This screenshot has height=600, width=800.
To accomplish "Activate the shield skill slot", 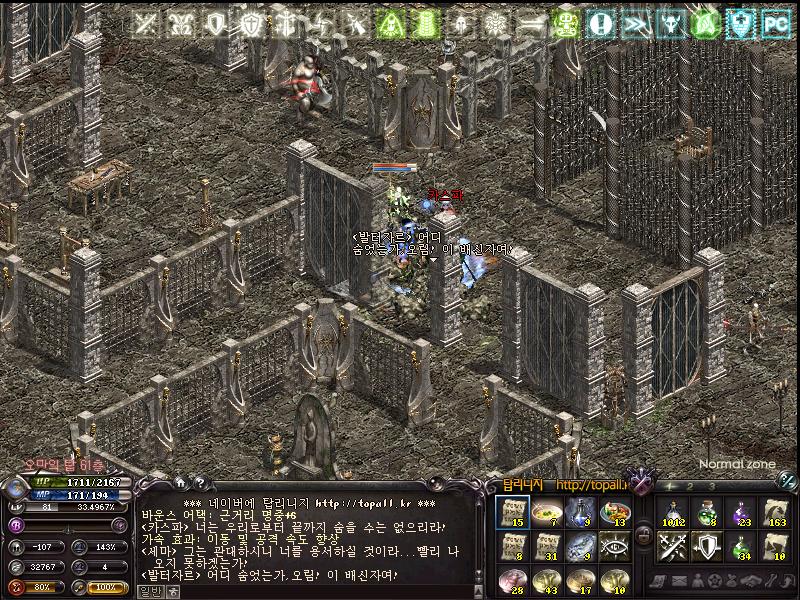I will pos(707,546).
